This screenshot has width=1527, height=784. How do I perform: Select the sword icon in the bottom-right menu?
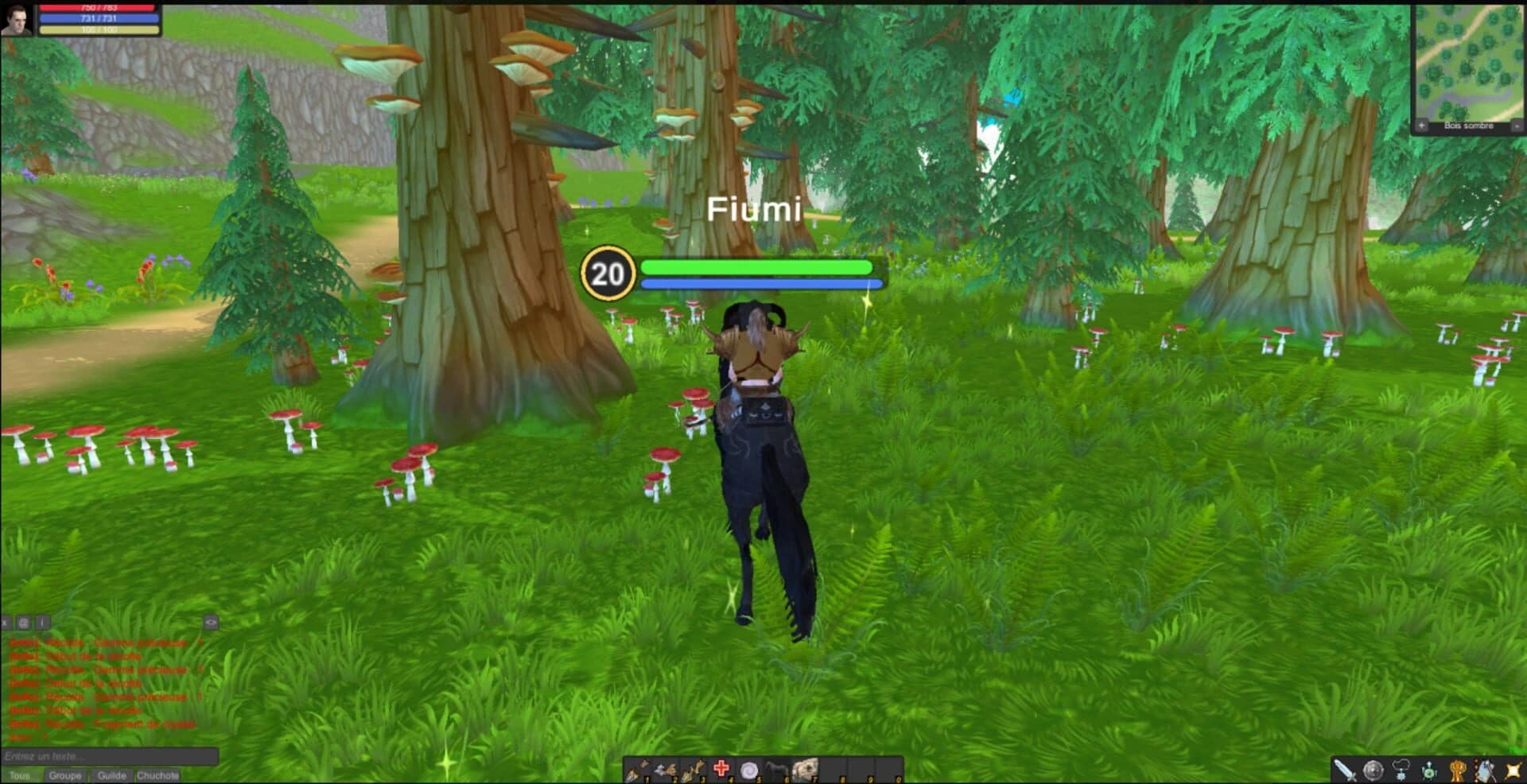tap(1345, 770)
